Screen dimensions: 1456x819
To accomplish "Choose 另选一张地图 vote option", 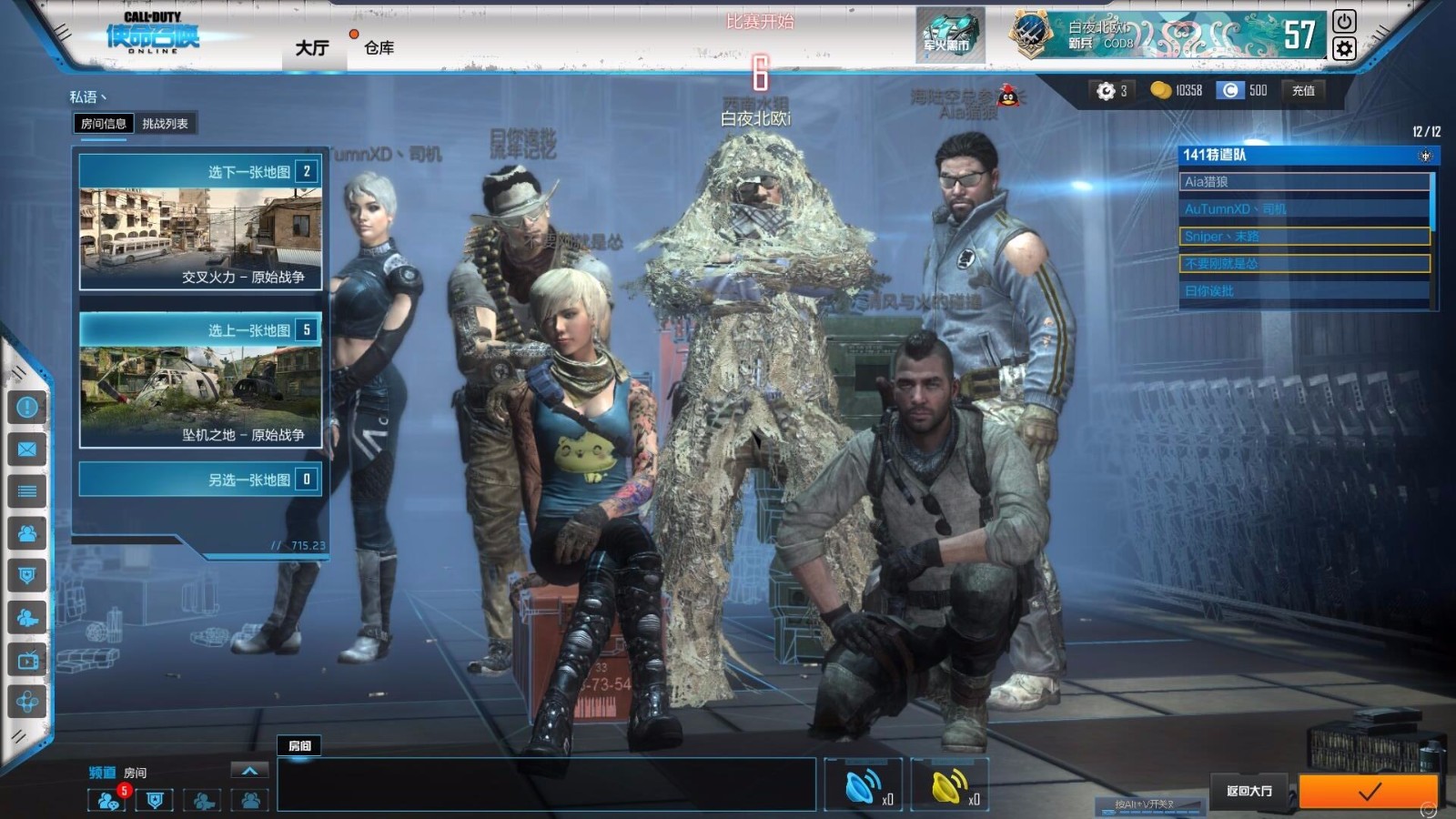I will (200, 480).
